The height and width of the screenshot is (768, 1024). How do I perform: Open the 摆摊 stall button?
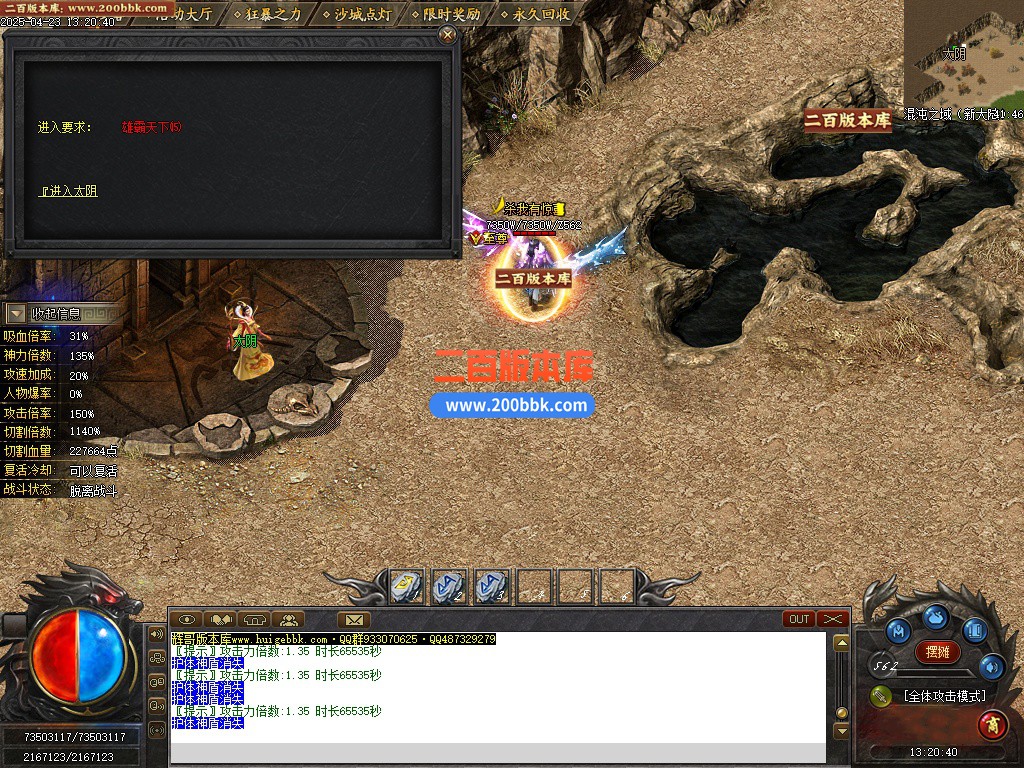click(x=938, y=652)
